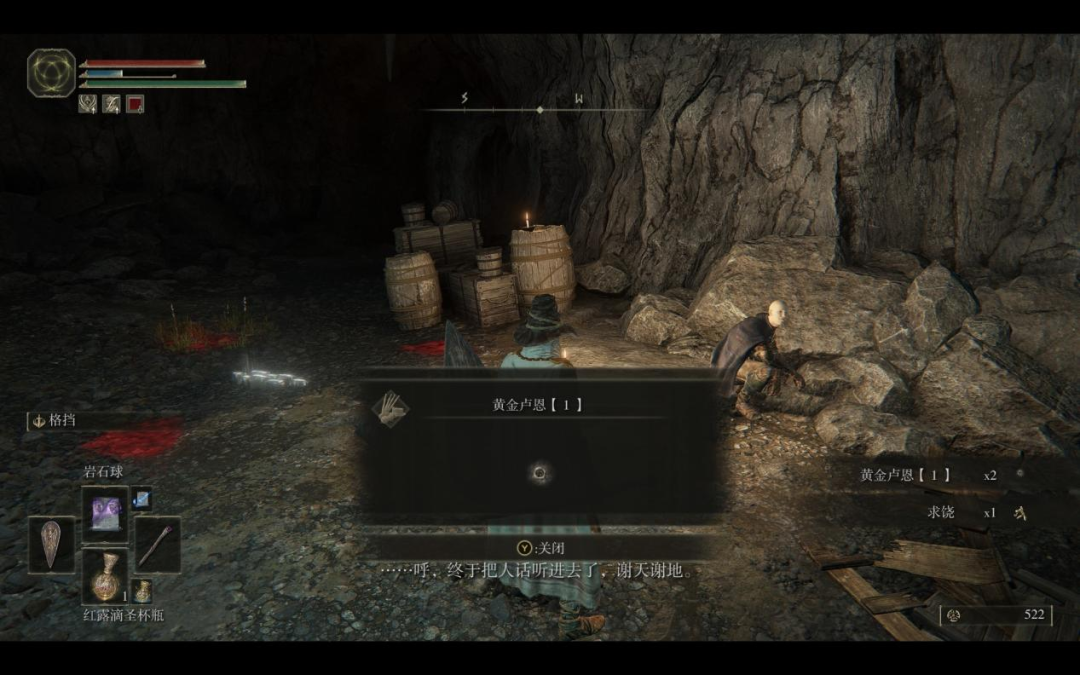Click the small flask icon below the staff slot
Viewport: 1080px width, 675px height.
(x=141, y=591)
